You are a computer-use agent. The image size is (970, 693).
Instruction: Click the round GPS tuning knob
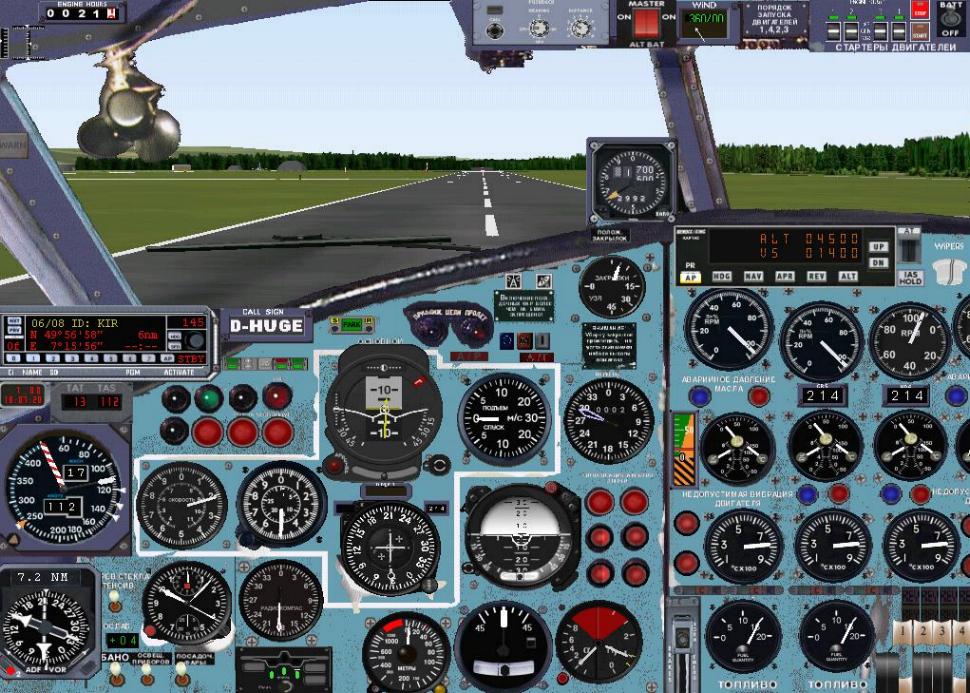[x=194, y=340]
